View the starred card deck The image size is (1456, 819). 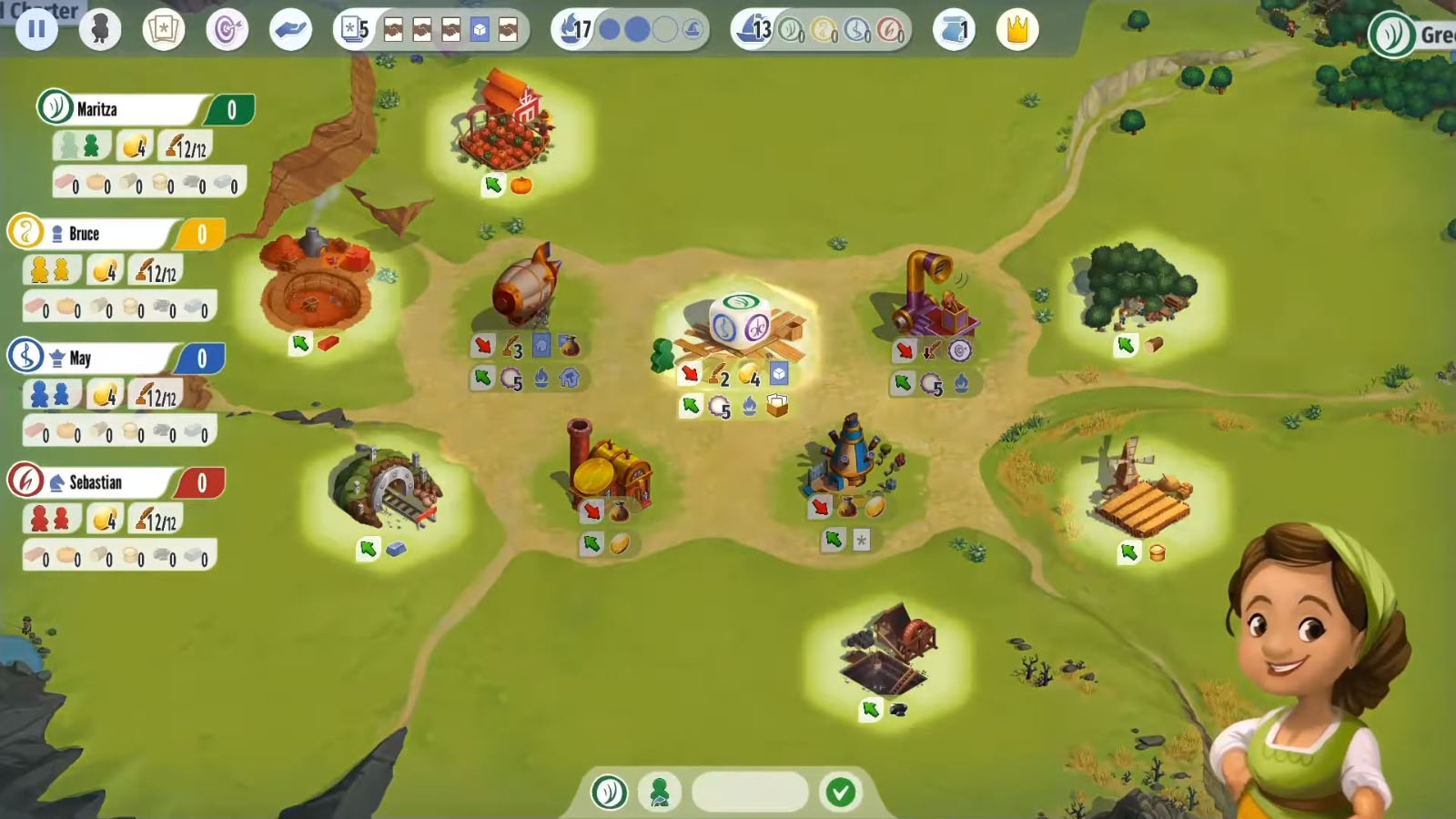tap(164, 28)
